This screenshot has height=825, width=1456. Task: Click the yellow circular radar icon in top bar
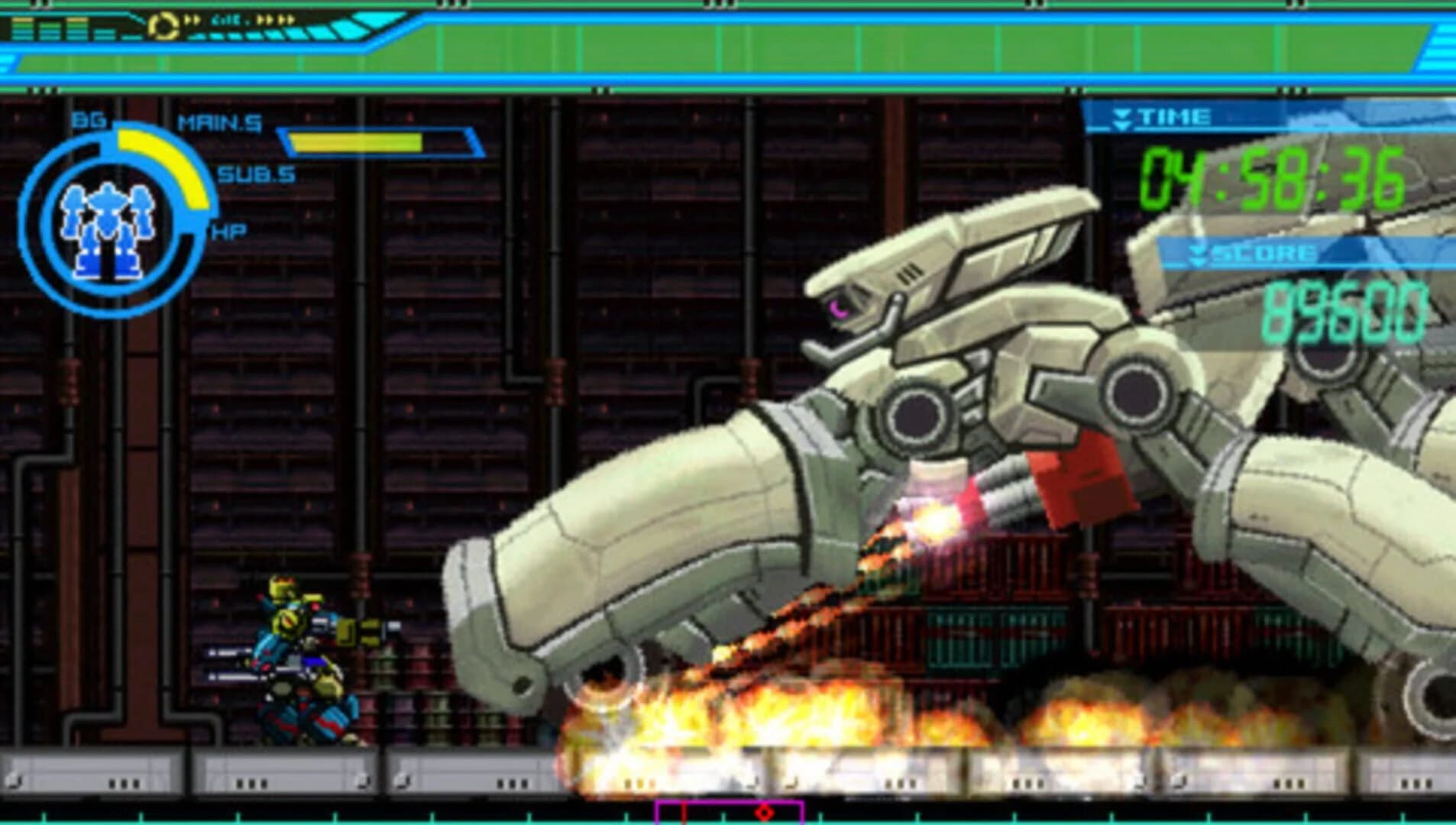coord(163,24)
